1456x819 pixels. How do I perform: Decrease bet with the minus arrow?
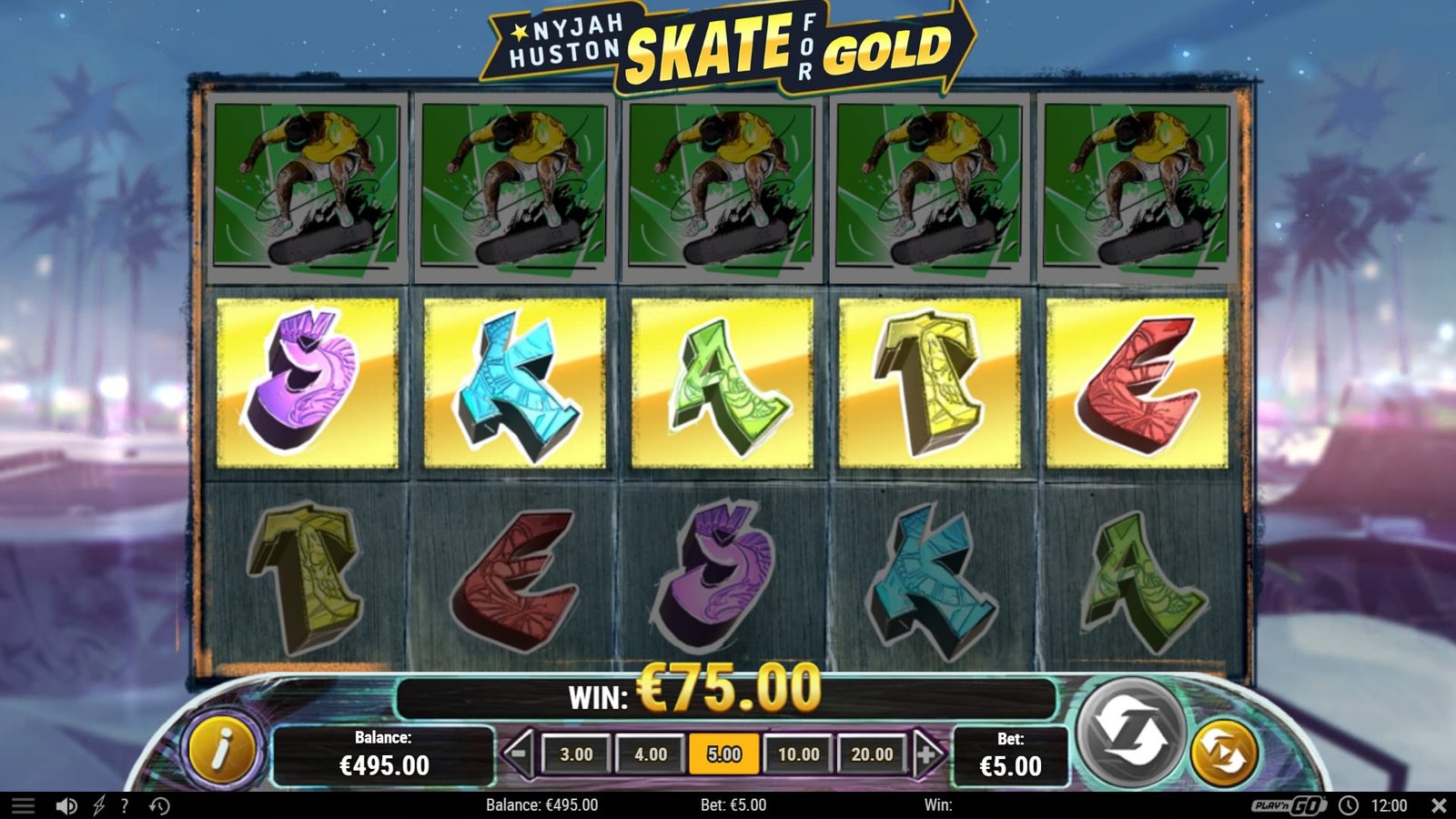518,753
